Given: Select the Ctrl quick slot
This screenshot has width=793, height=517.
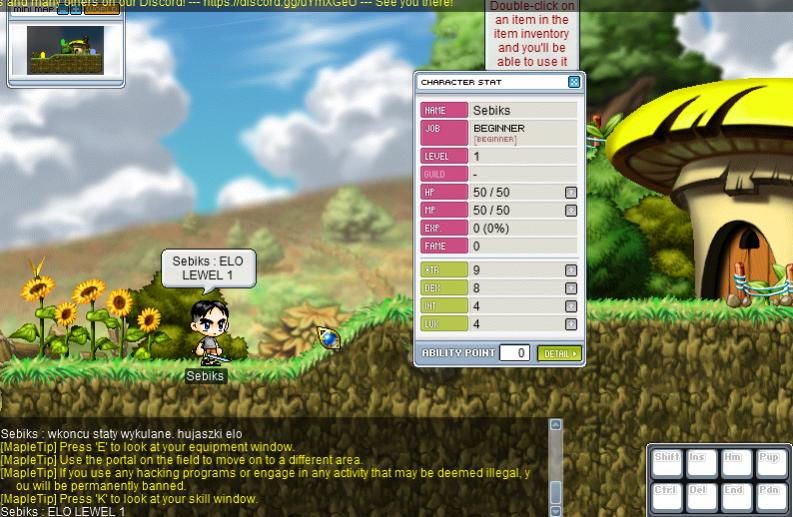Looking at the screenshot, I should 666,495.
